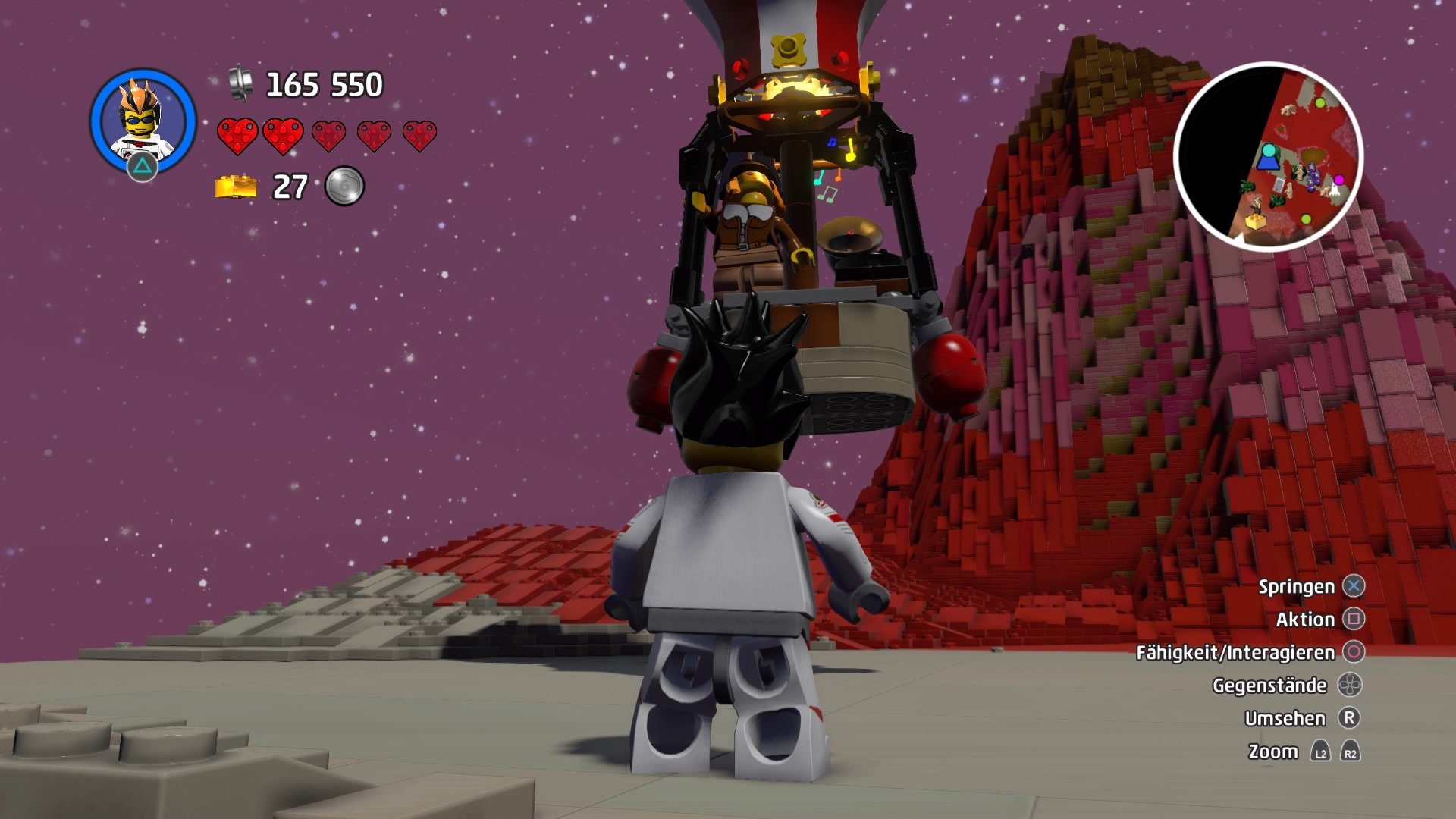Click the yellow chest icon on the minimap
The image size is (1456, 819).
point(1256,224)
